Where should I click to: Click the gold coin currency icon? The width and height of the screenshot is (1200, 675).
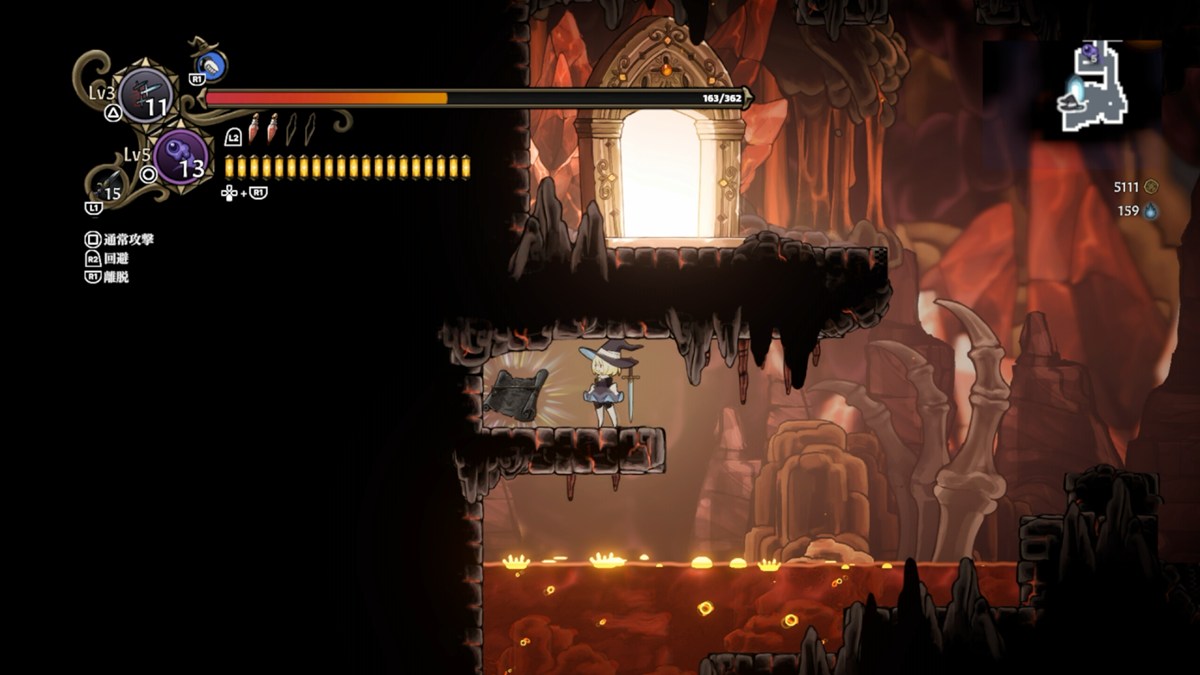pyautogui.click(x=1151, y=186)
